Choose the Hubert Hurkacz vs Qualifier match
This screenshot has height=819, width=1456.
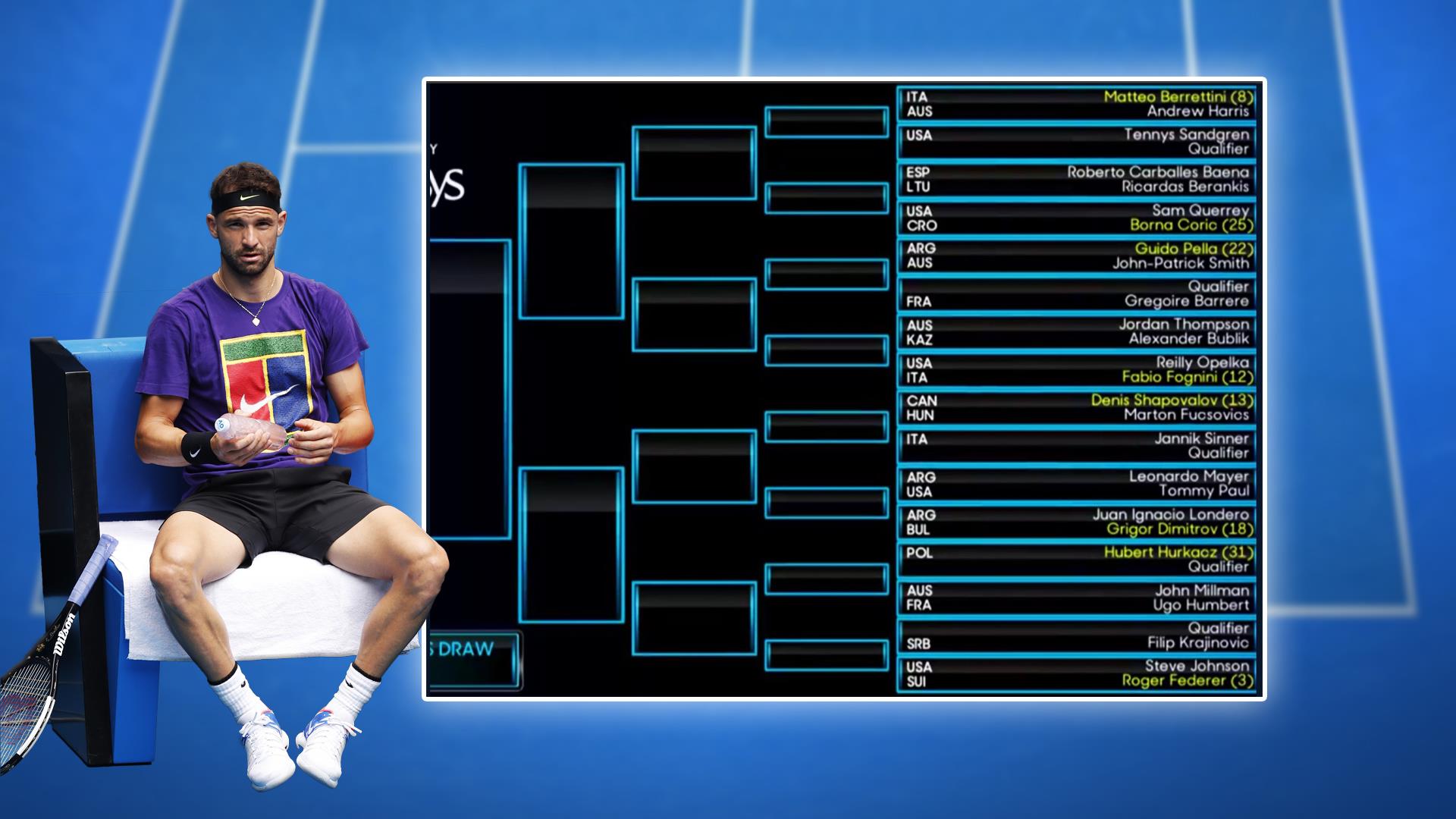coord(1076,560)
